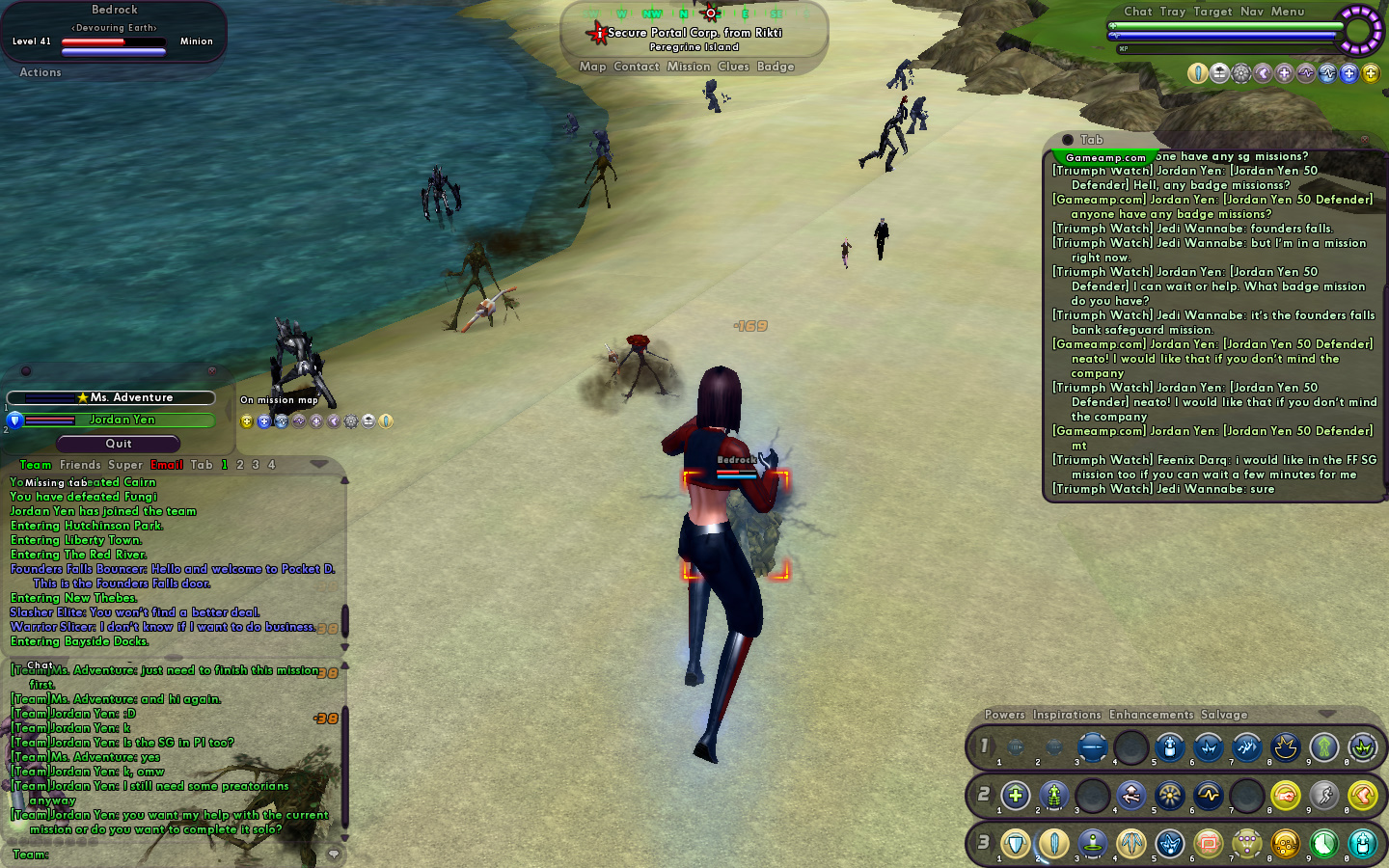Open the Enhancements window
This screenshot has height=868, width=1389.
pyautogui.click(x=1151, y=715)
